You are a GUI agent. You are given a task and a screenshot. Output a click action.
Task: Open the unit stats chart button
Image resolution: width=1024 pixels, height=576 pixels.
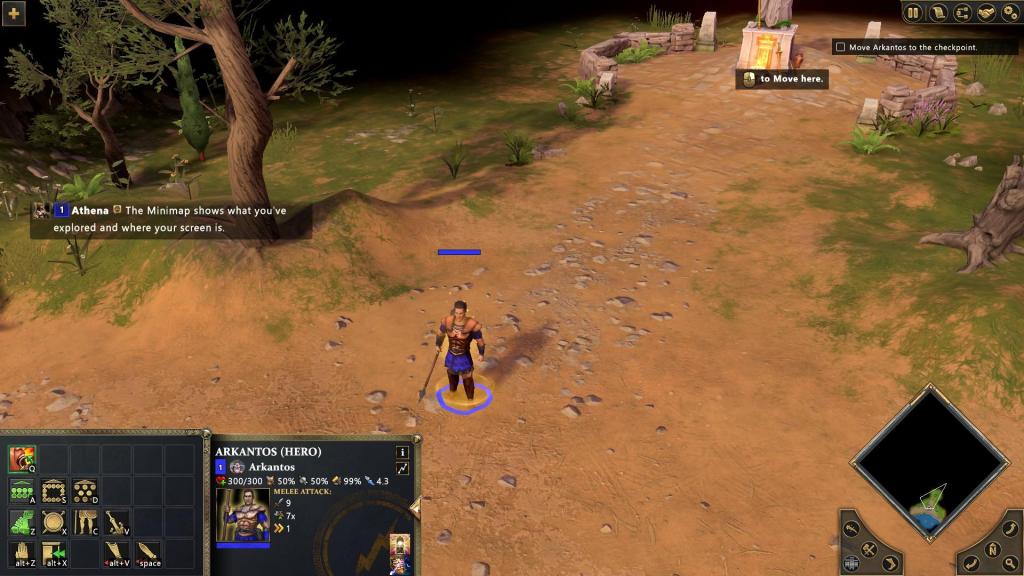403,468
